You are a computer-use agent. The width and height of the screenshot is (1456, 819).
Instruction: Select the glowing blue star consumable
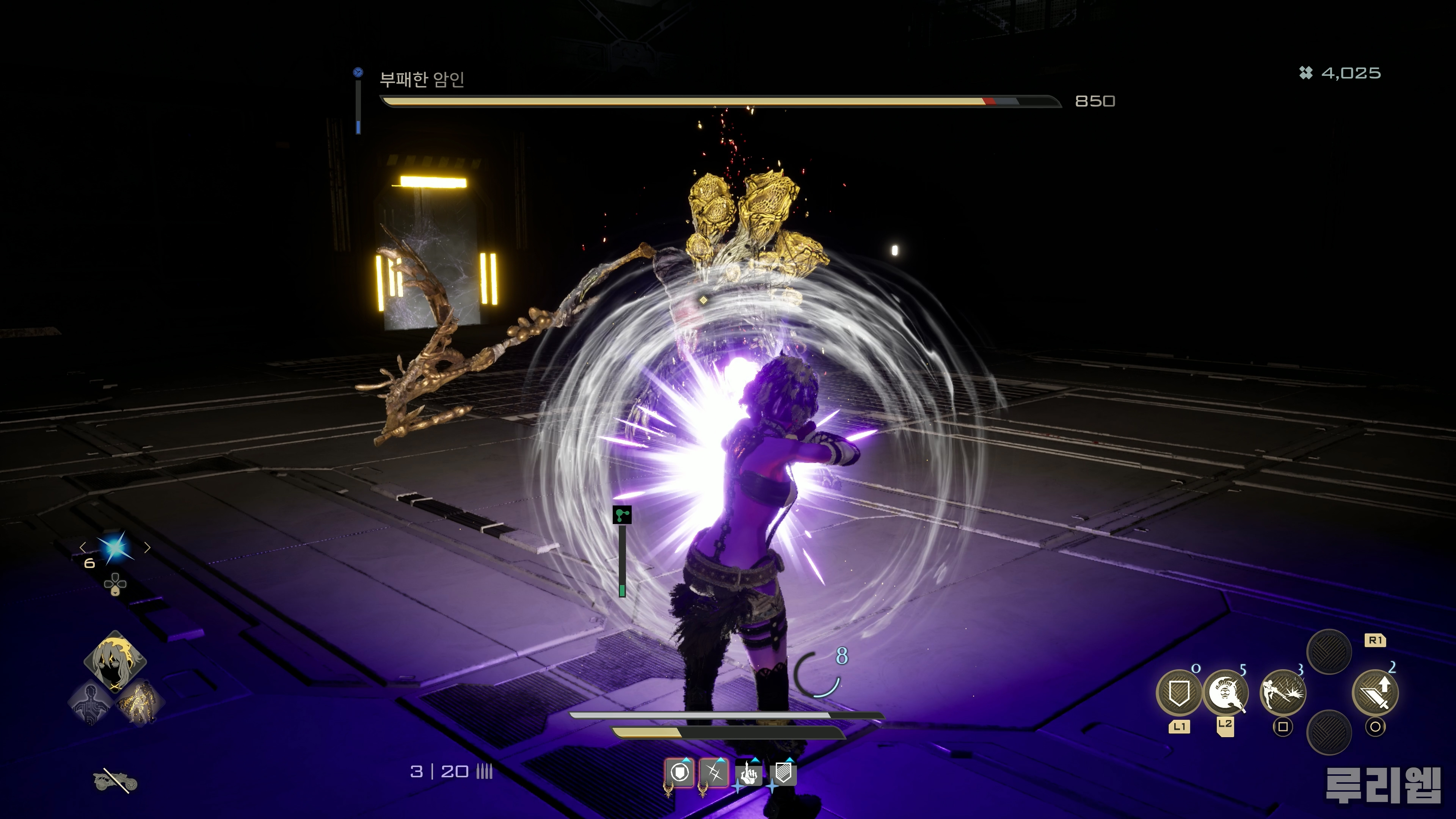pyautogui.click(x=115, y=547)
